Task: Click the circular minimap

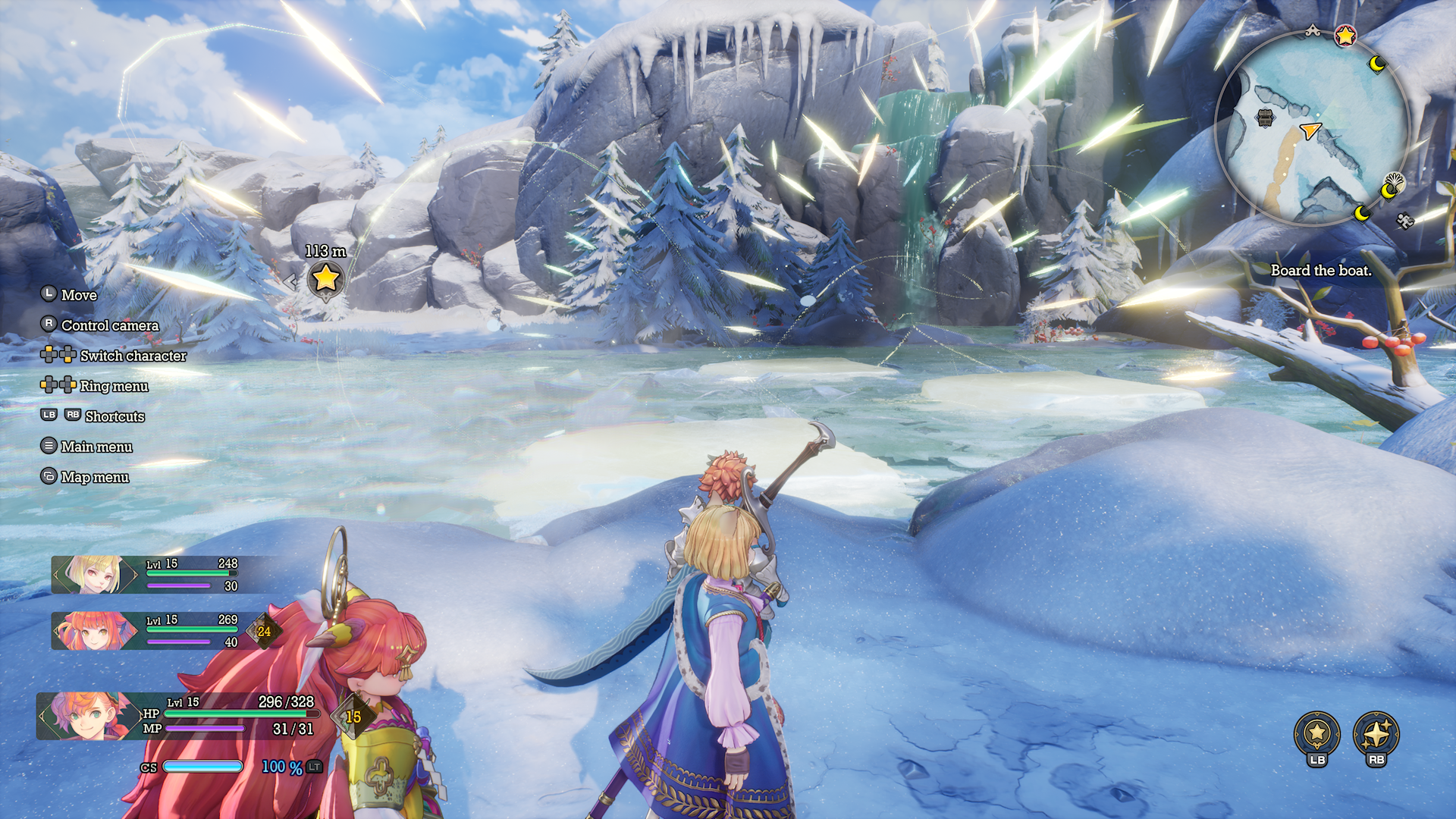Action: click(x=1312, y=129)
